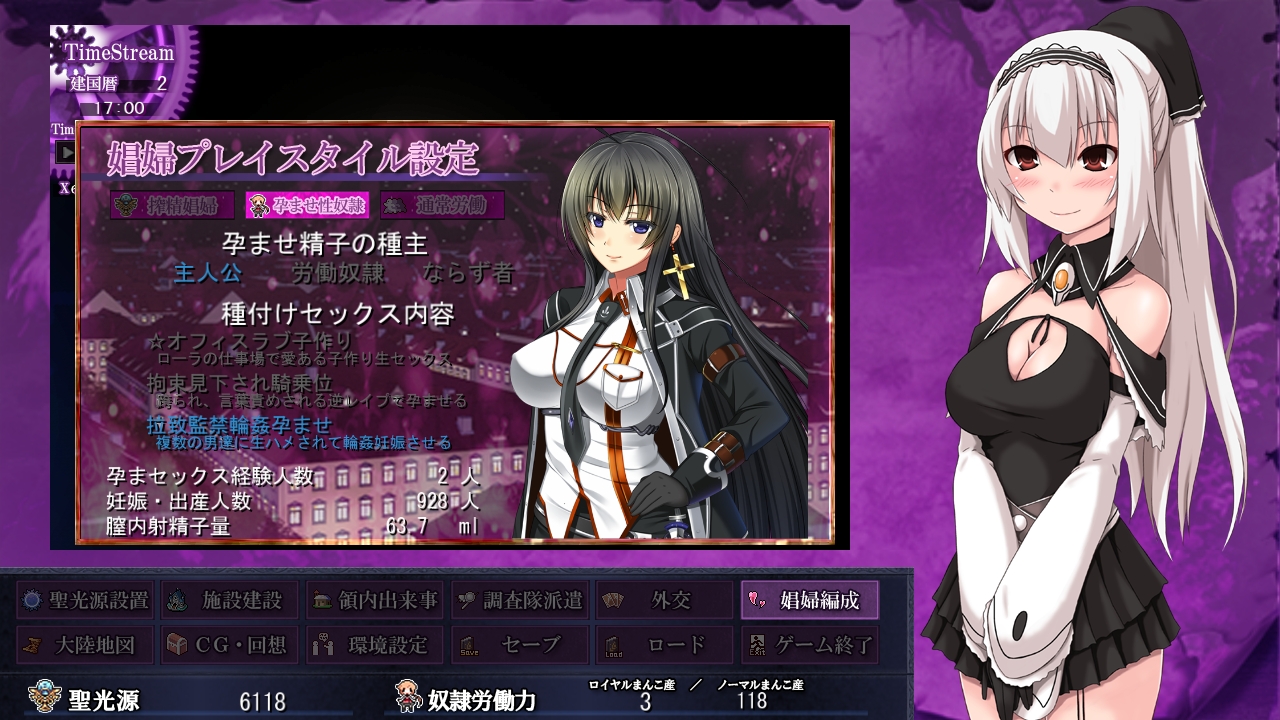
Task: Open the CG・回想 gallery
Action: [177, 645]
